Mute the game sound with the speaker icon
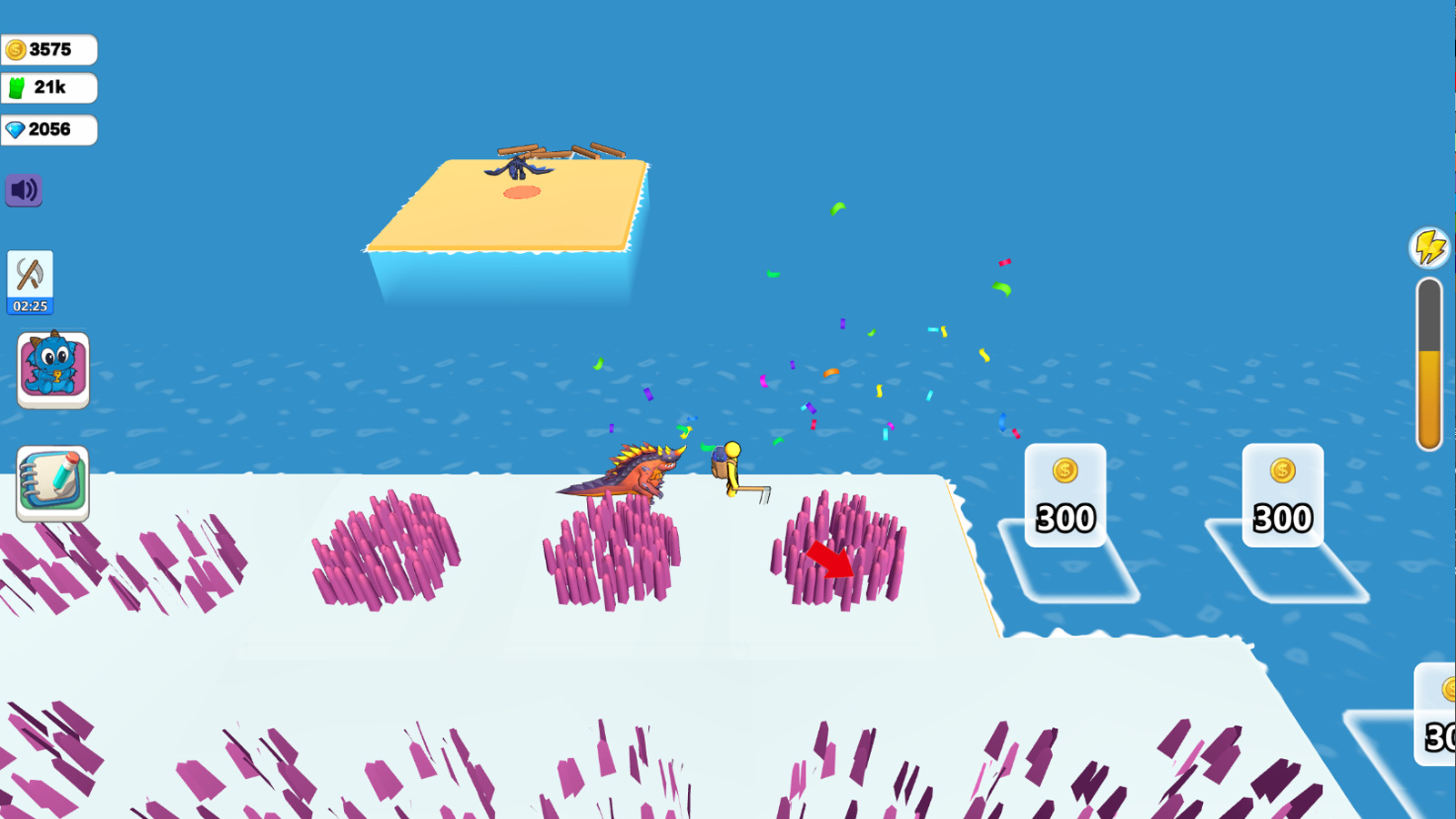 point(24,190)
